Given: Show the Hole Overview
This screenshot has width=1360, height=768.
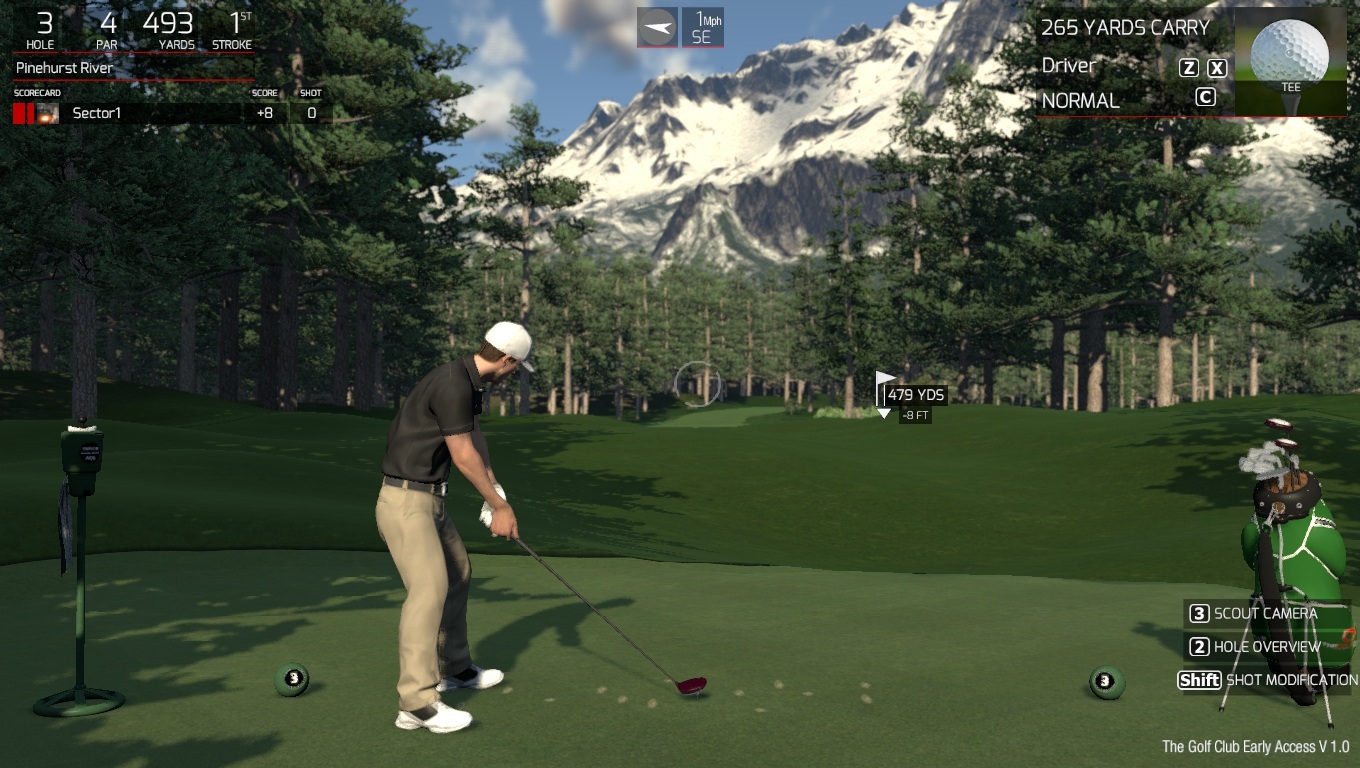Looking at the screenshot, I should (x=1266, y=647).
